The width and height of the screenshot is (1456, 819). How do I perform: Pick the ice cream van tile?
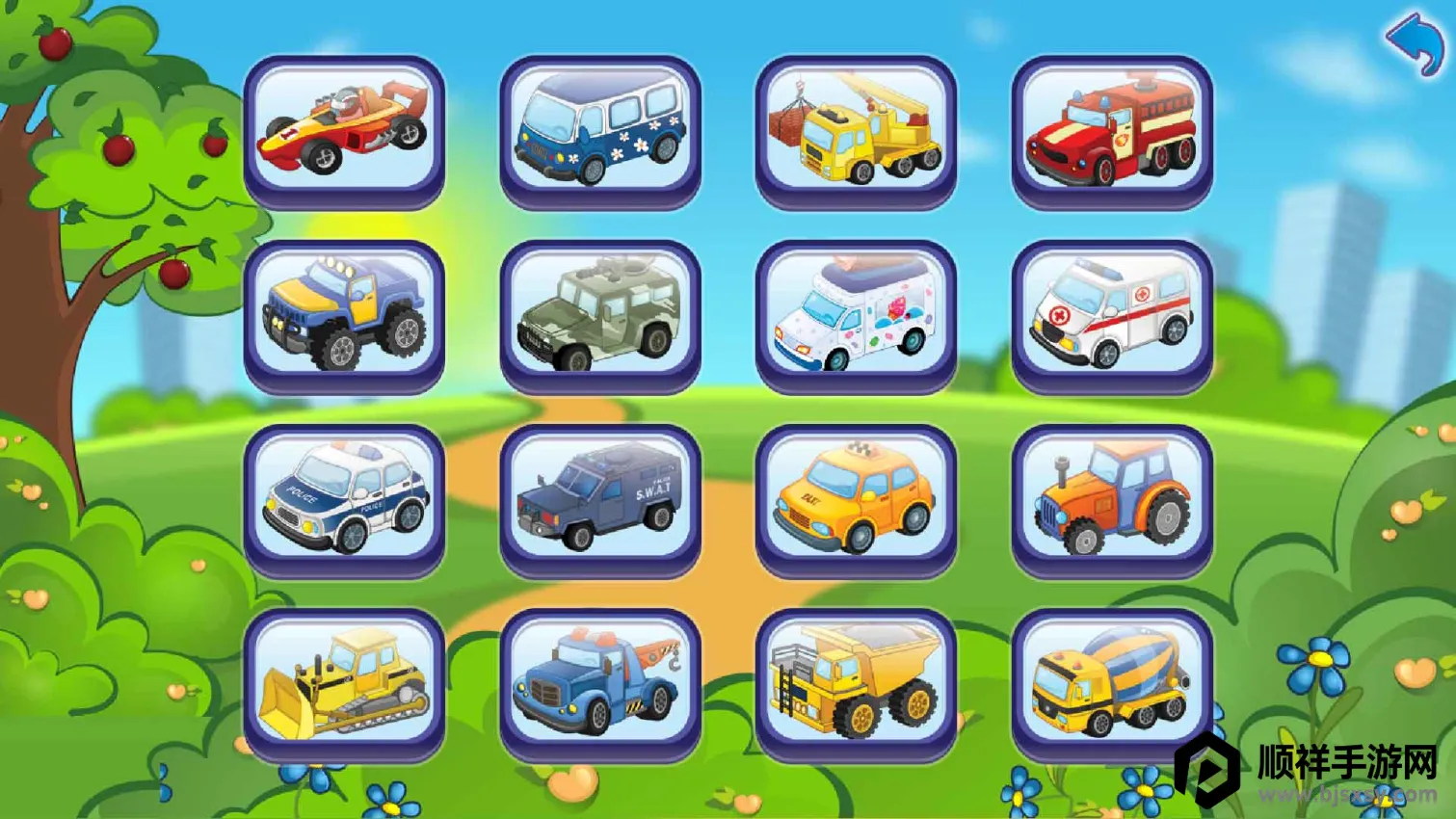[x=856, y=314]
